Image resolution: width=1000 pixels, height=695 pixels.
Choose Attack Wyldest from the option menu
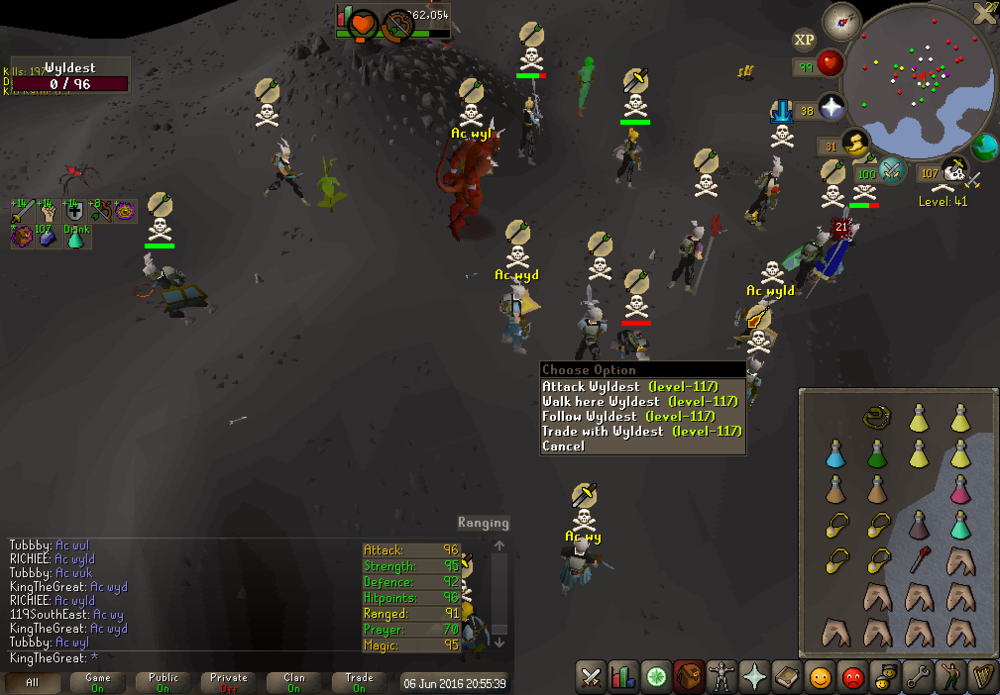click(590, 386)
